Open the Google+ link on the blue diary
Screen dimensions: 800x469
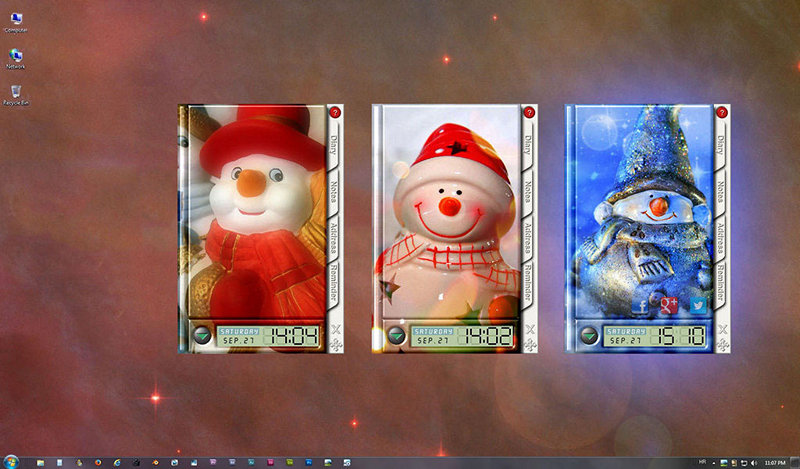pos(669,303)
